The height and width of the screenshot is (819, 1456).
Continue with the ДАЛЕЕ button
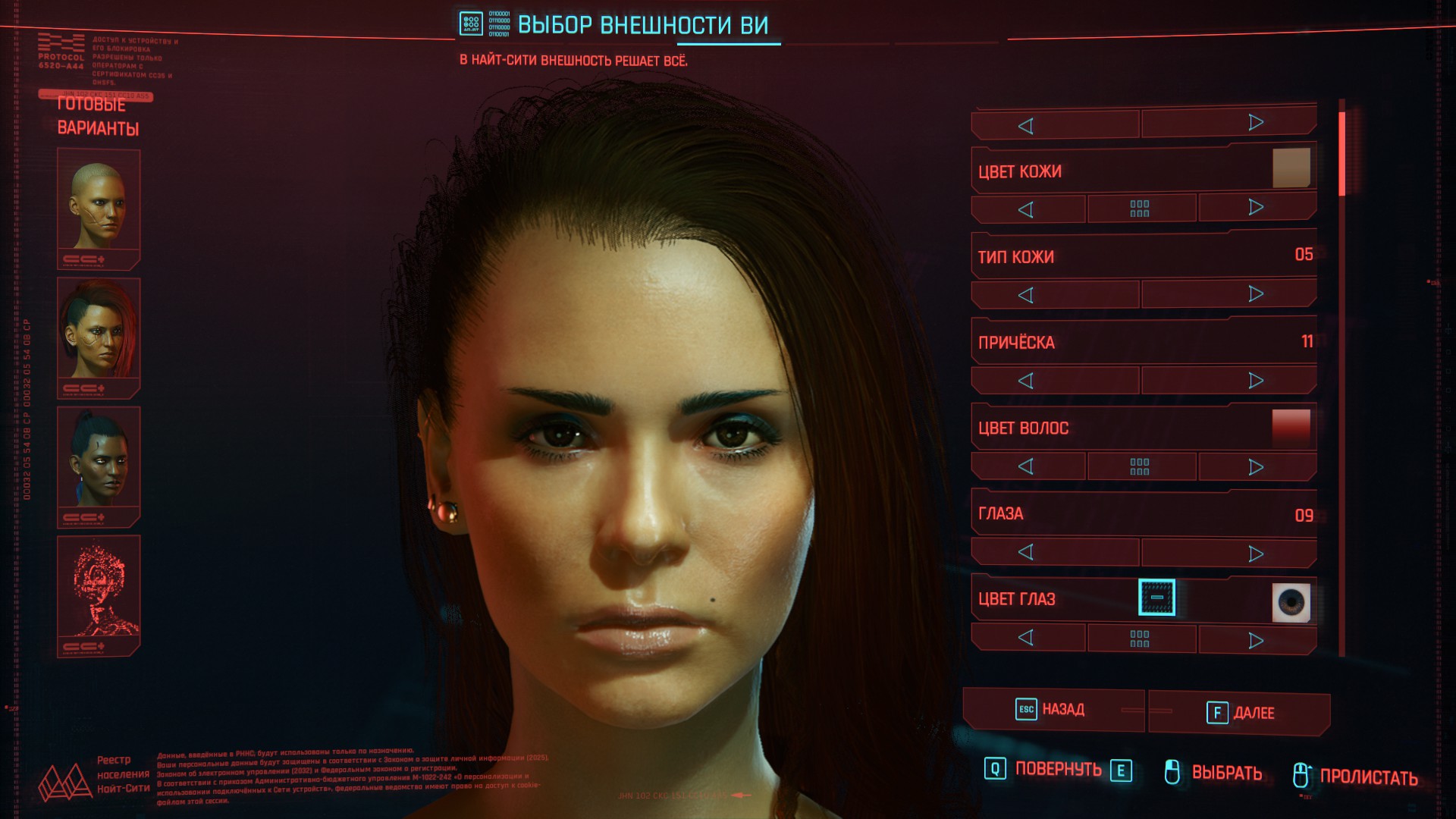point(1240,713)
